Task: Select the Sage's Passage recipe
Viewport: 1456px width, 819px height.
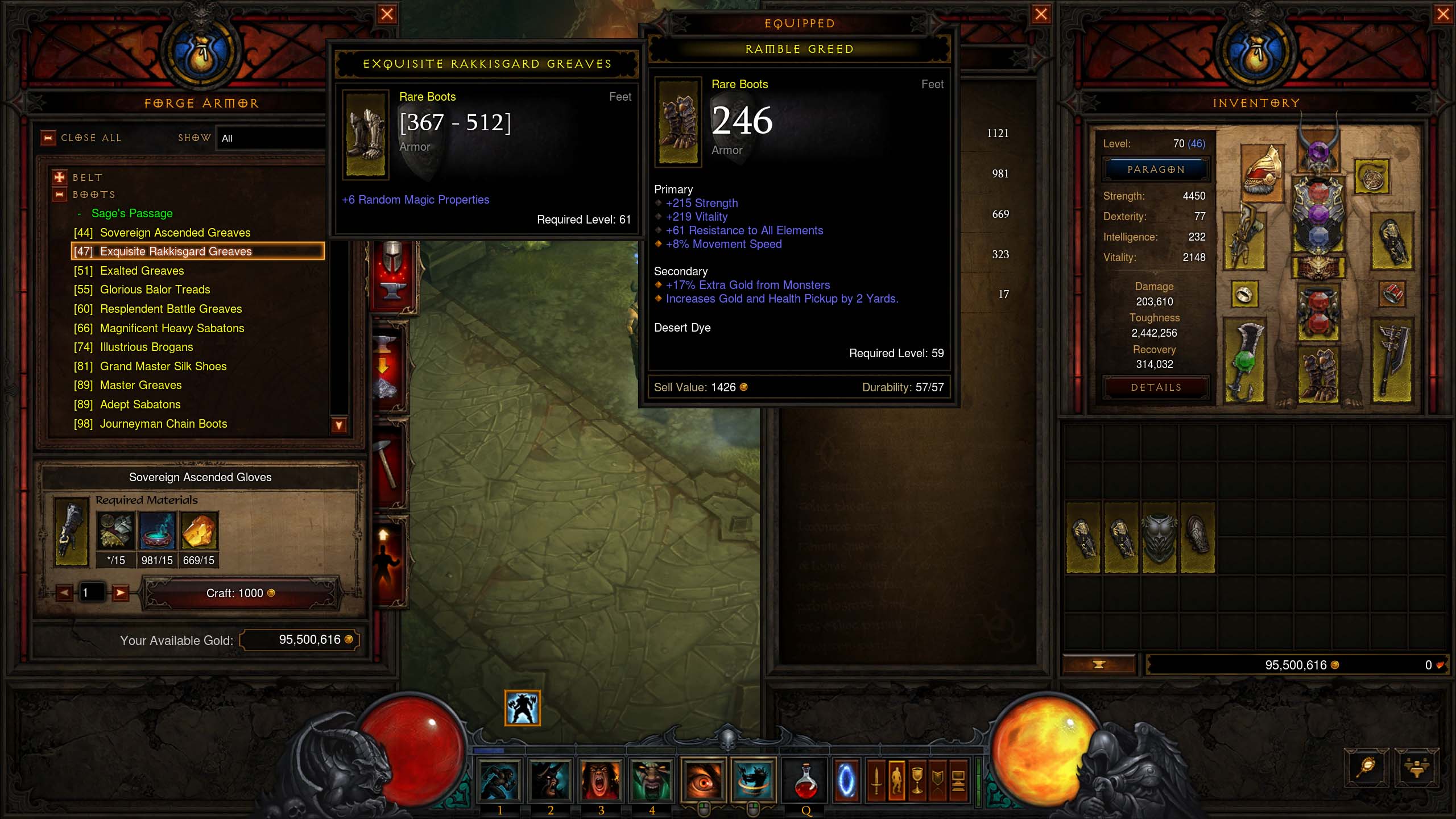Action: point(132,213)
